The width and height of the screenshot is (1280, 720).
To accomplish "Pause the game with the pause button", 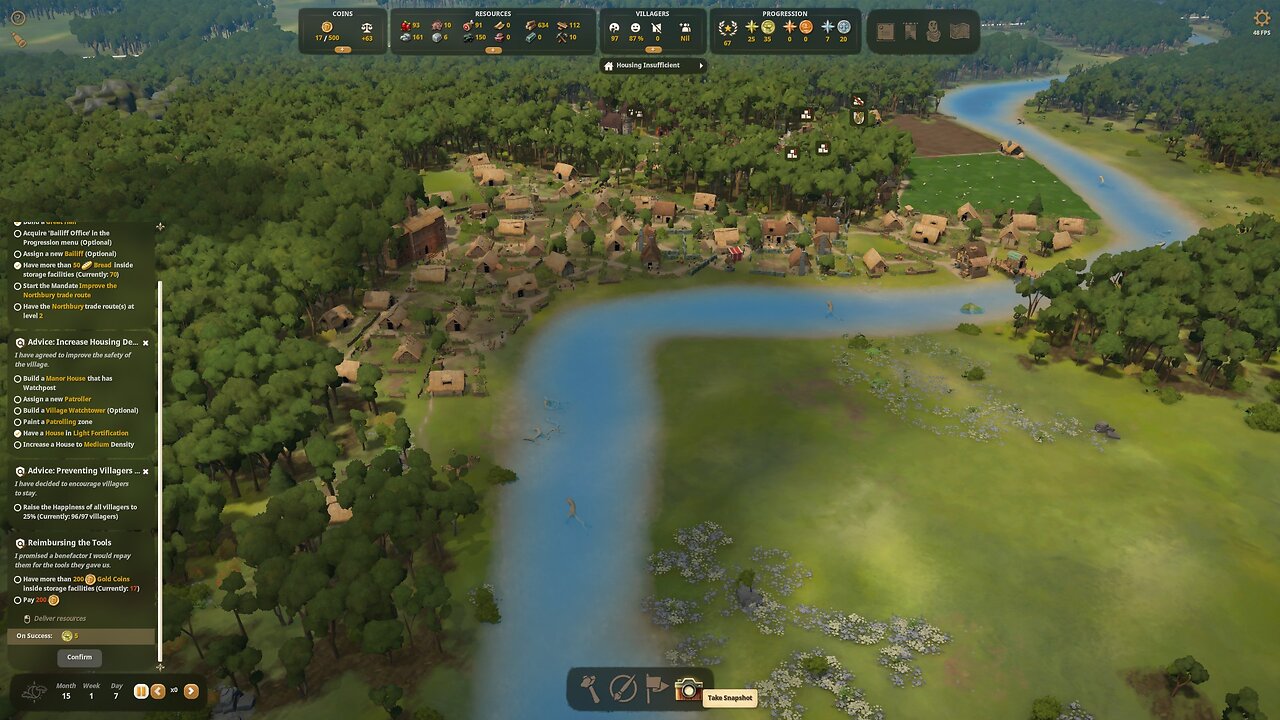I will pyautogui.click(x=141, y=691).
